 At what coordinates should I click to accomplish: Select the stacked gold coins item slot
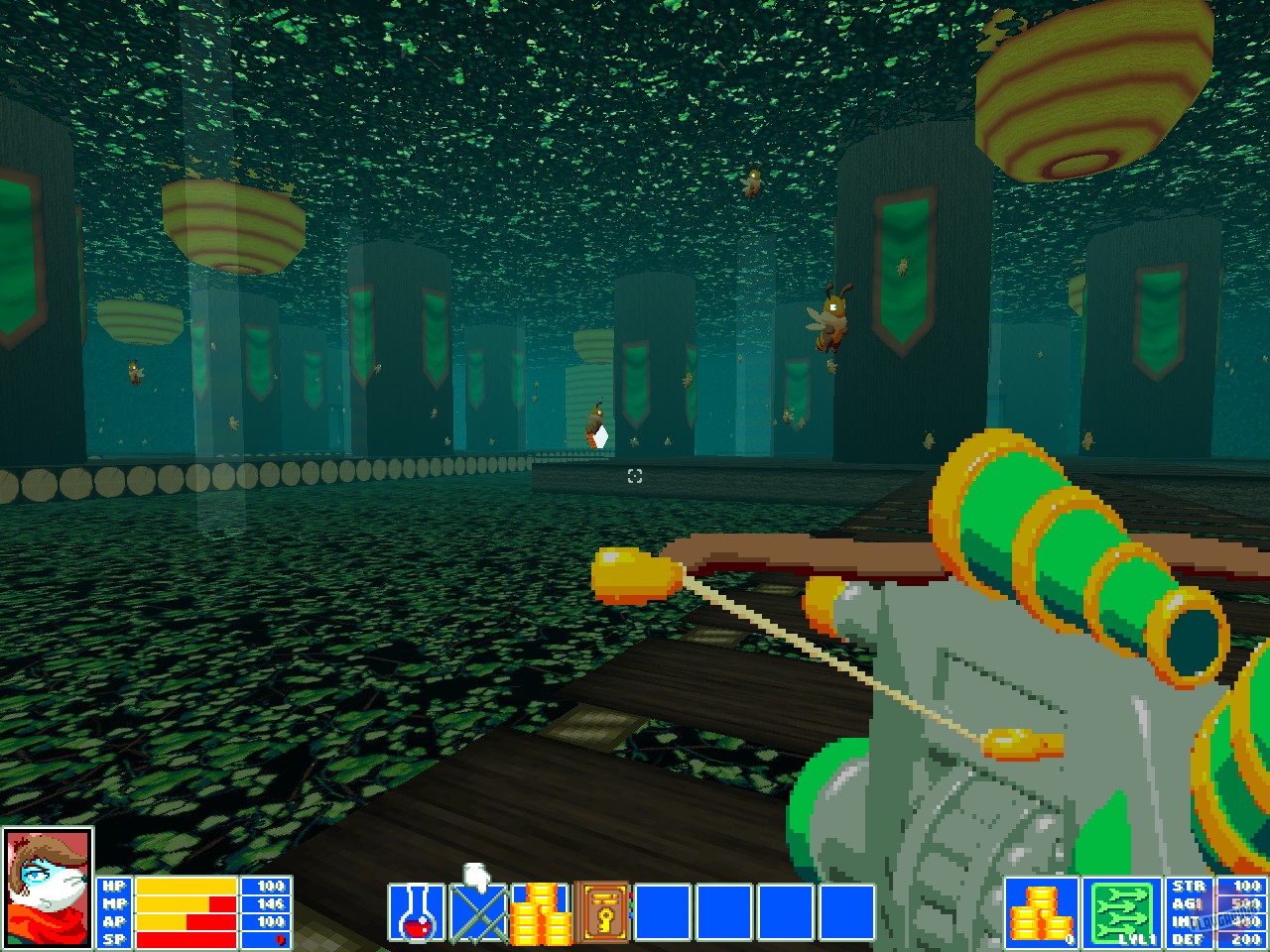click(x=539, y=910)
